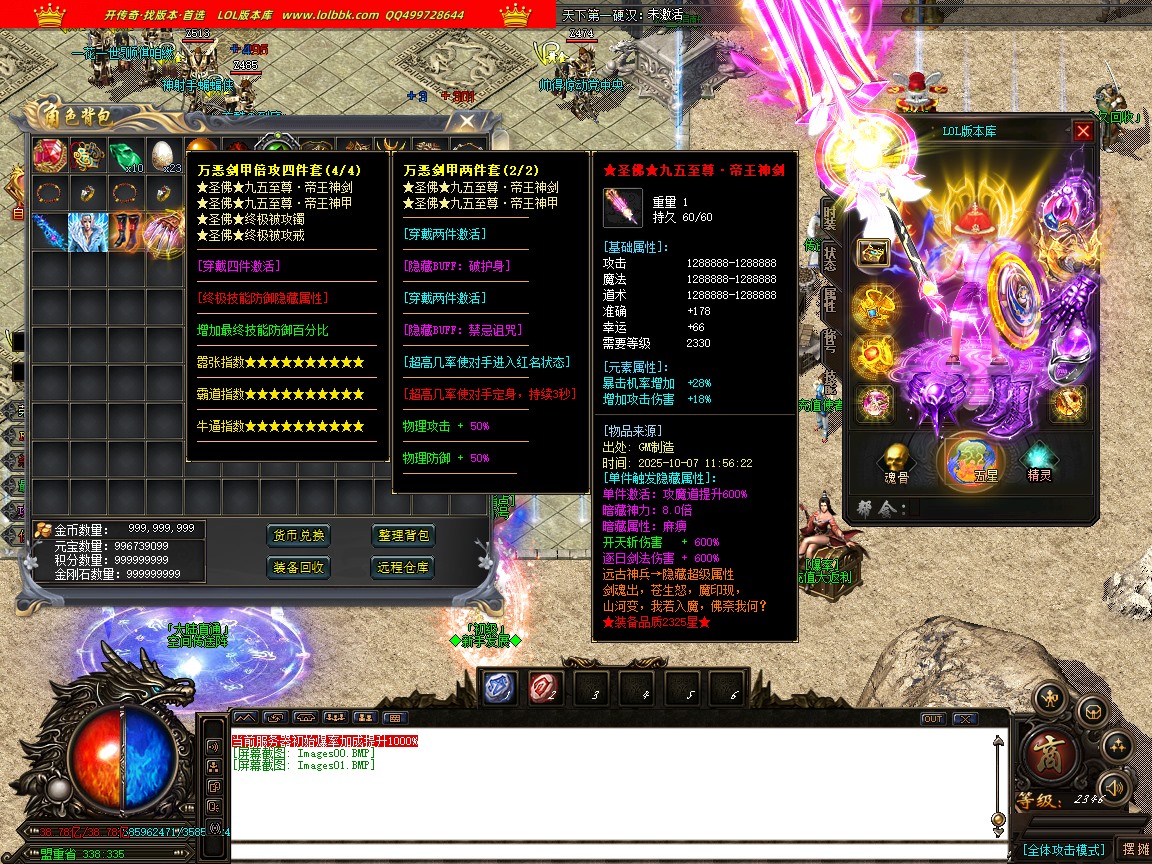Click the 货币兑换 currency exchange button
The width and height of the screenshot is (1152, 864).
pyautogui.click(x=298, y=535)
